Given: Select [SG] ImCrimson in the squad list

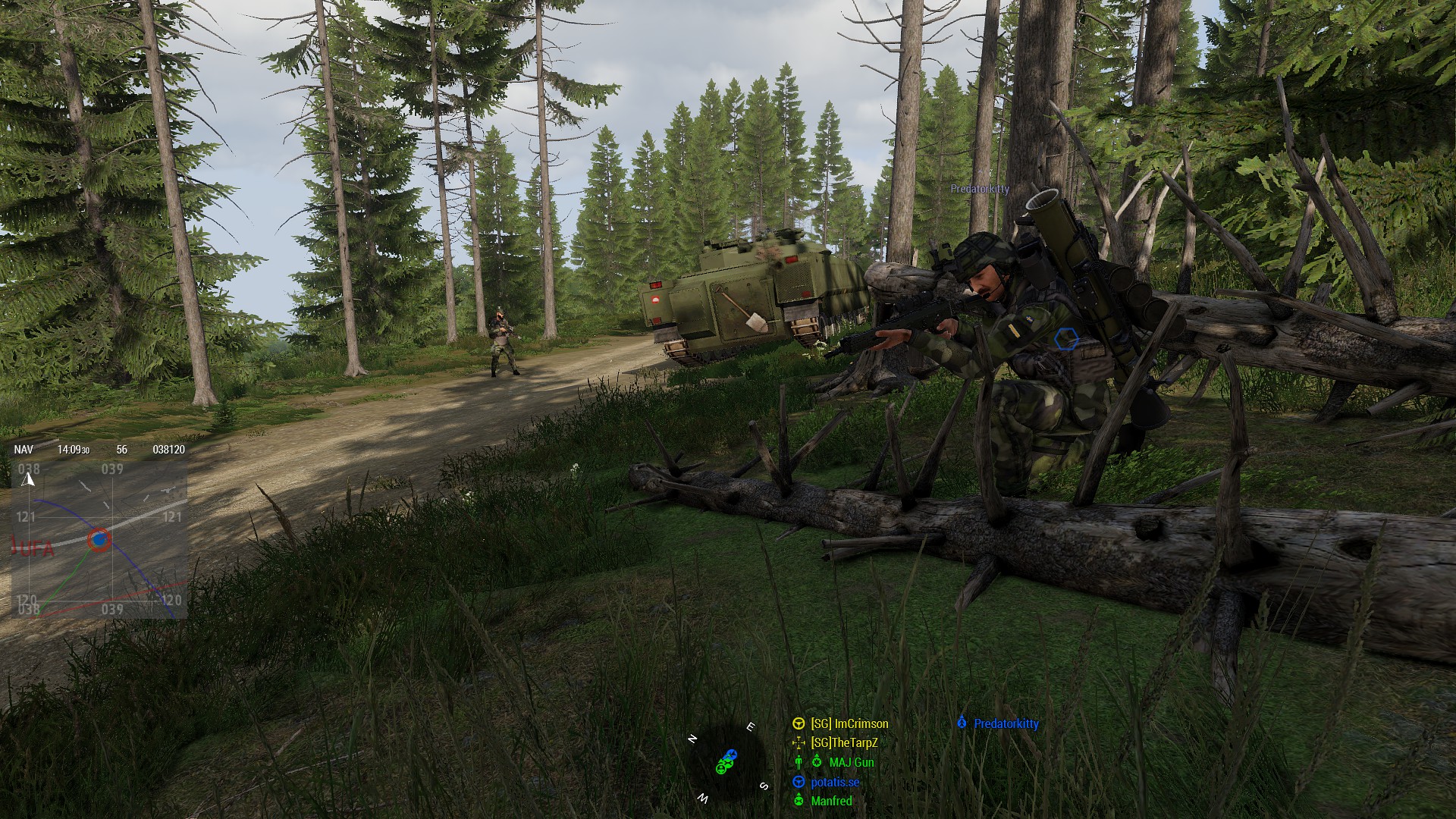Looking at the screenshot, I should coord(849,723).
